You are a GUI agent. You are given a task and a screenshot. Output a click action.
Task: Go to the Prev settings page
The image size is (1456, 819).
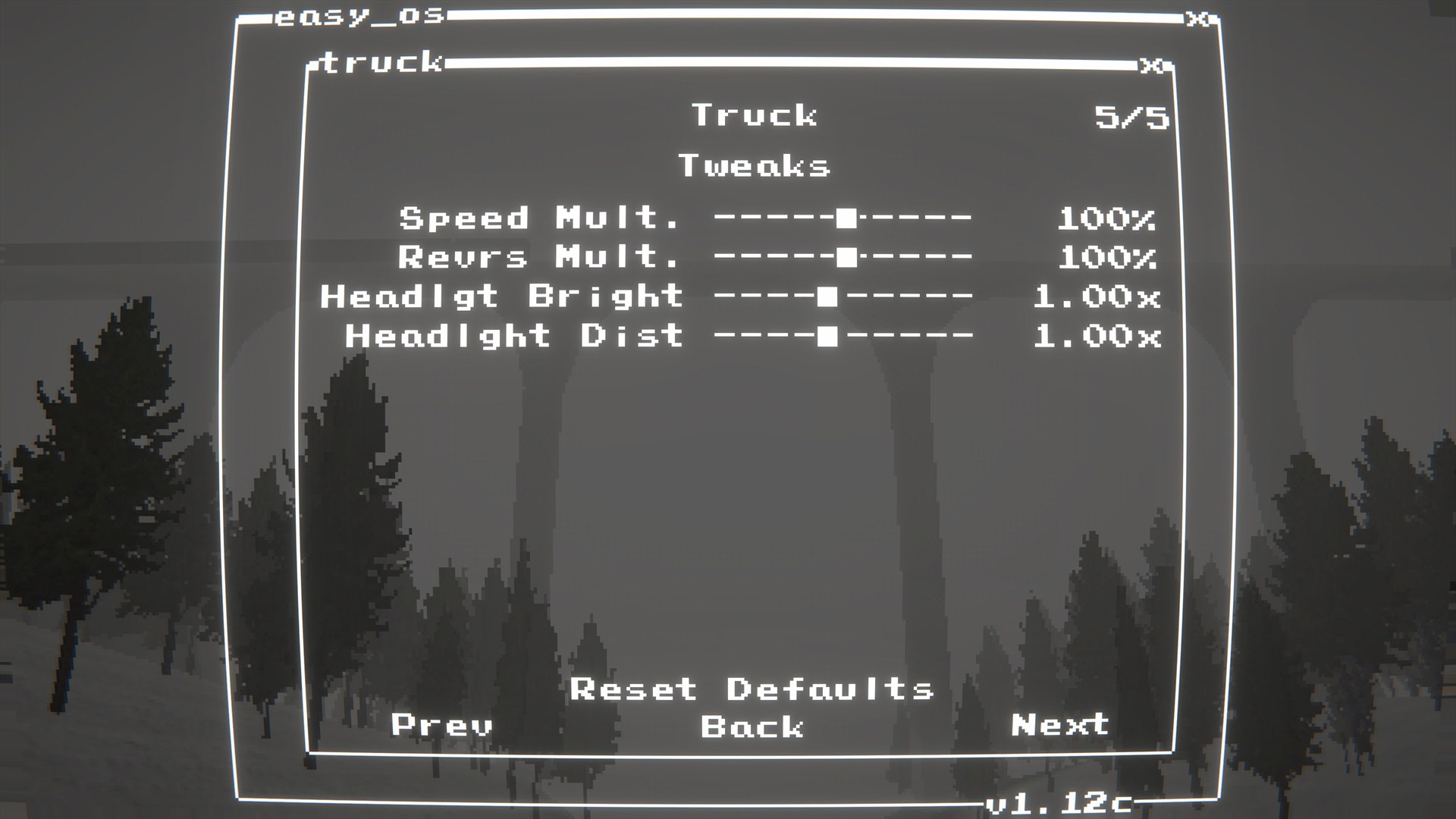[x=440, y=726]
